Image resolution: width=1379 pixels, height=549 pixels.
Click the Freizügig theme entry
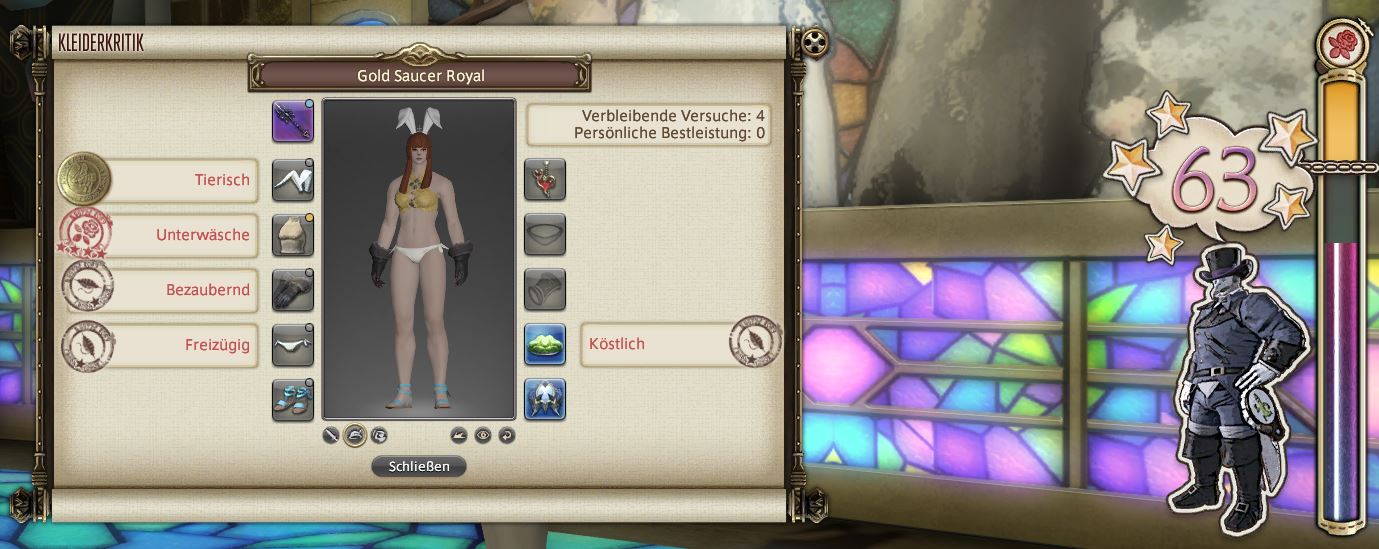pyautogui.click(x=180, y=345)
